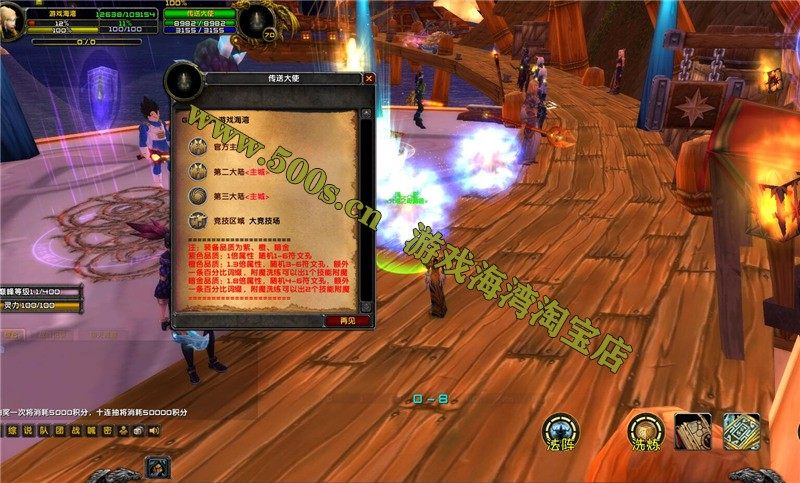Choose the 官方主城 teleport option
The width and height of the screenshot is (800, 483).
click(230, 146)
